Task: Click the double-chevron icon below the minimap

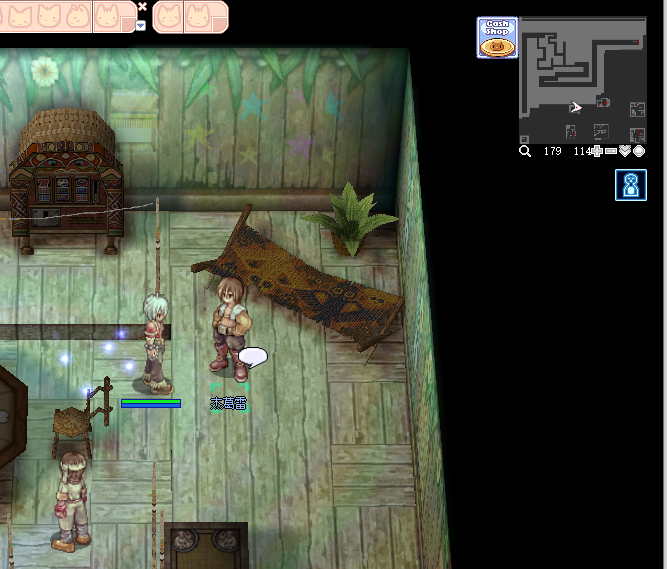Action: tap(625, 151)
